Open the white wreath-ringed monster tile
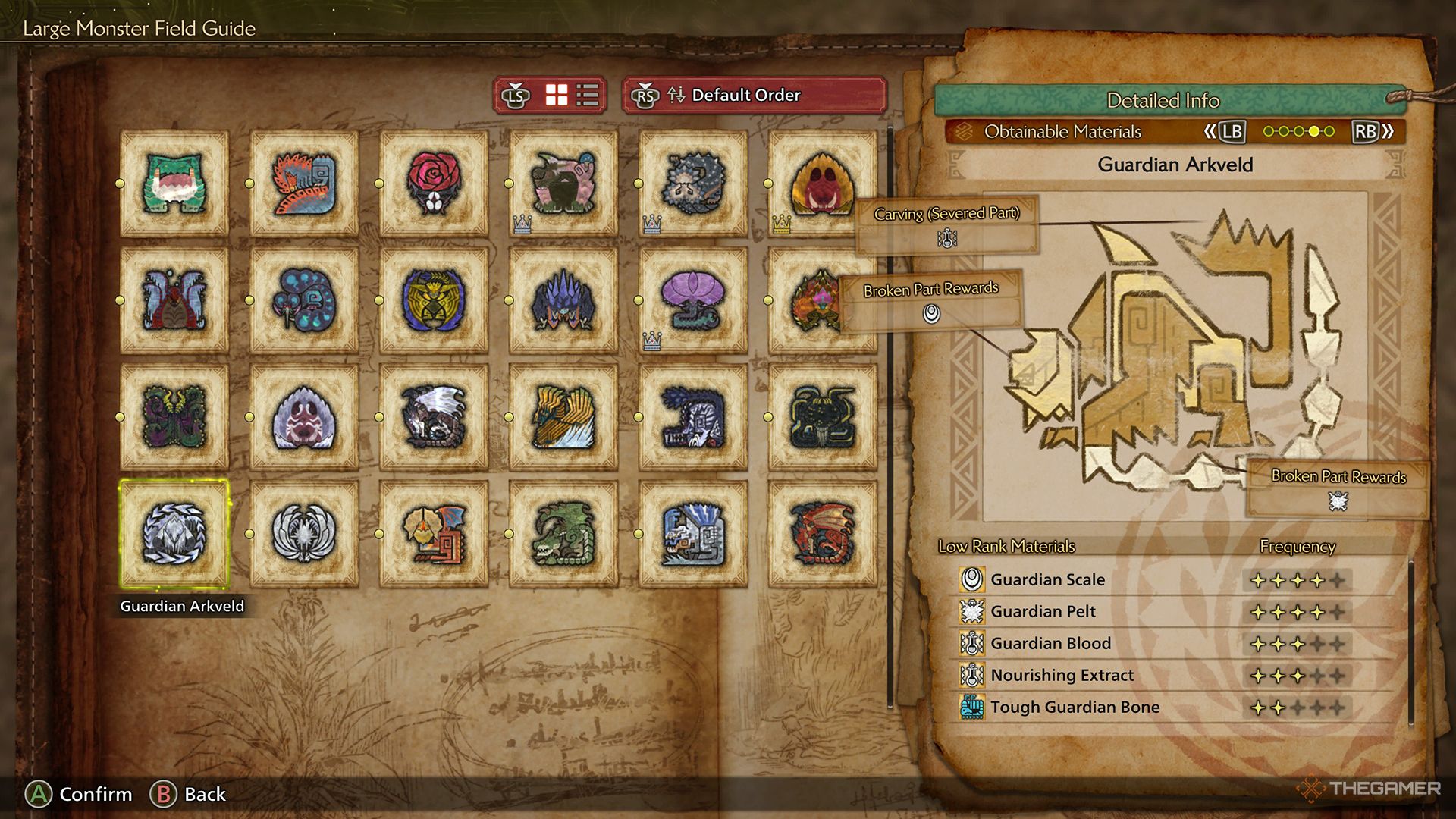 304,534
